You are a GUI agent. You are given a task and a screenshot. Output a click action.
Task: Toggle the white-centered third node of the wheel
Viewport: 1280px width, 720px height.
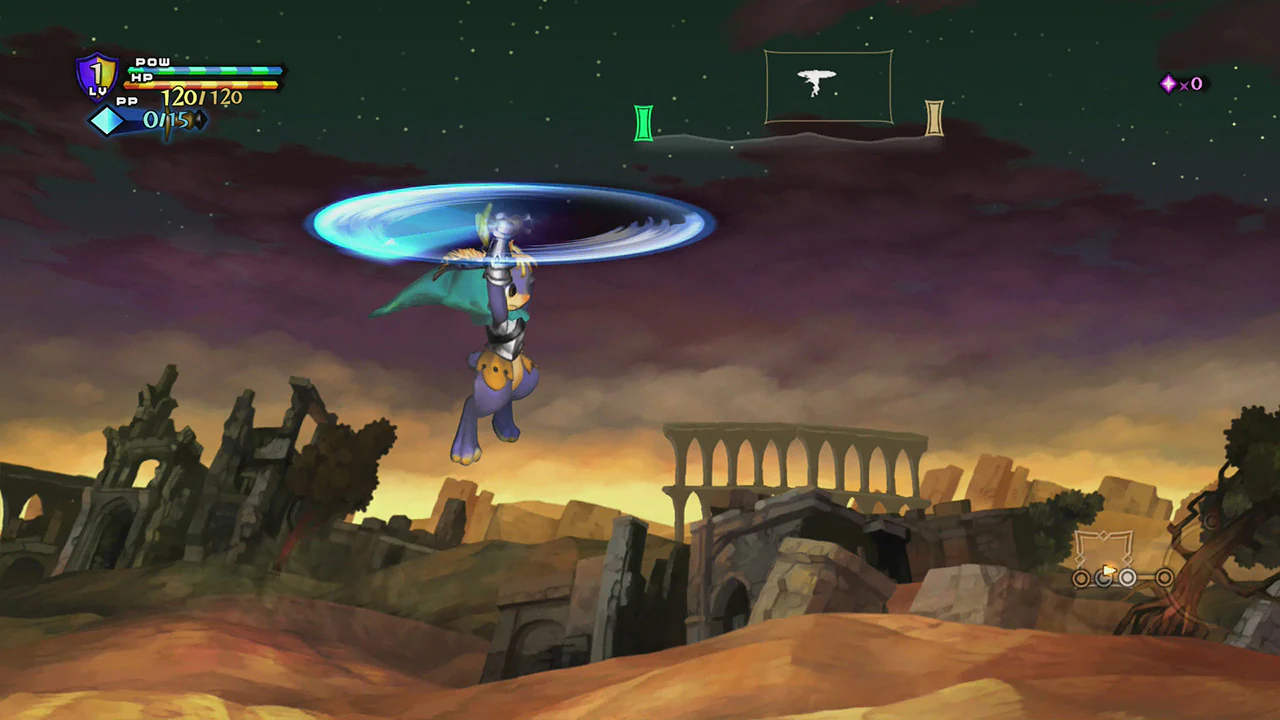click(1127, 577)
